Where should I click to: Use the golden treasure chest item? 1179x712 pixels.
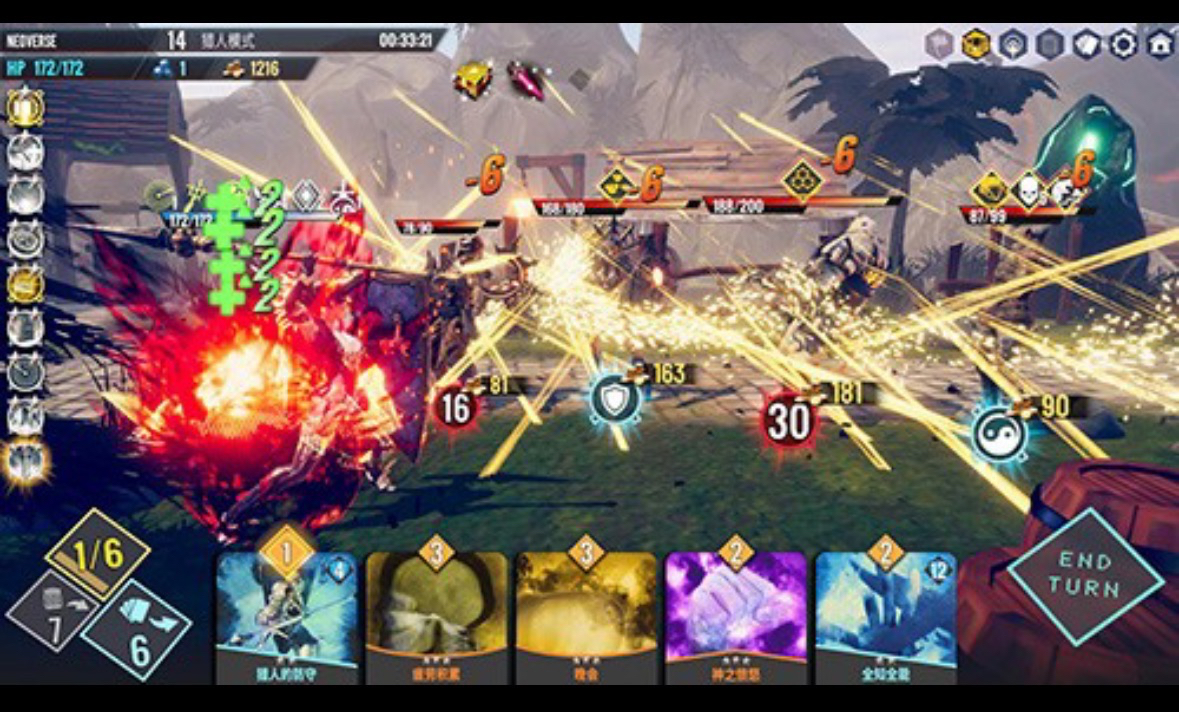471,79
